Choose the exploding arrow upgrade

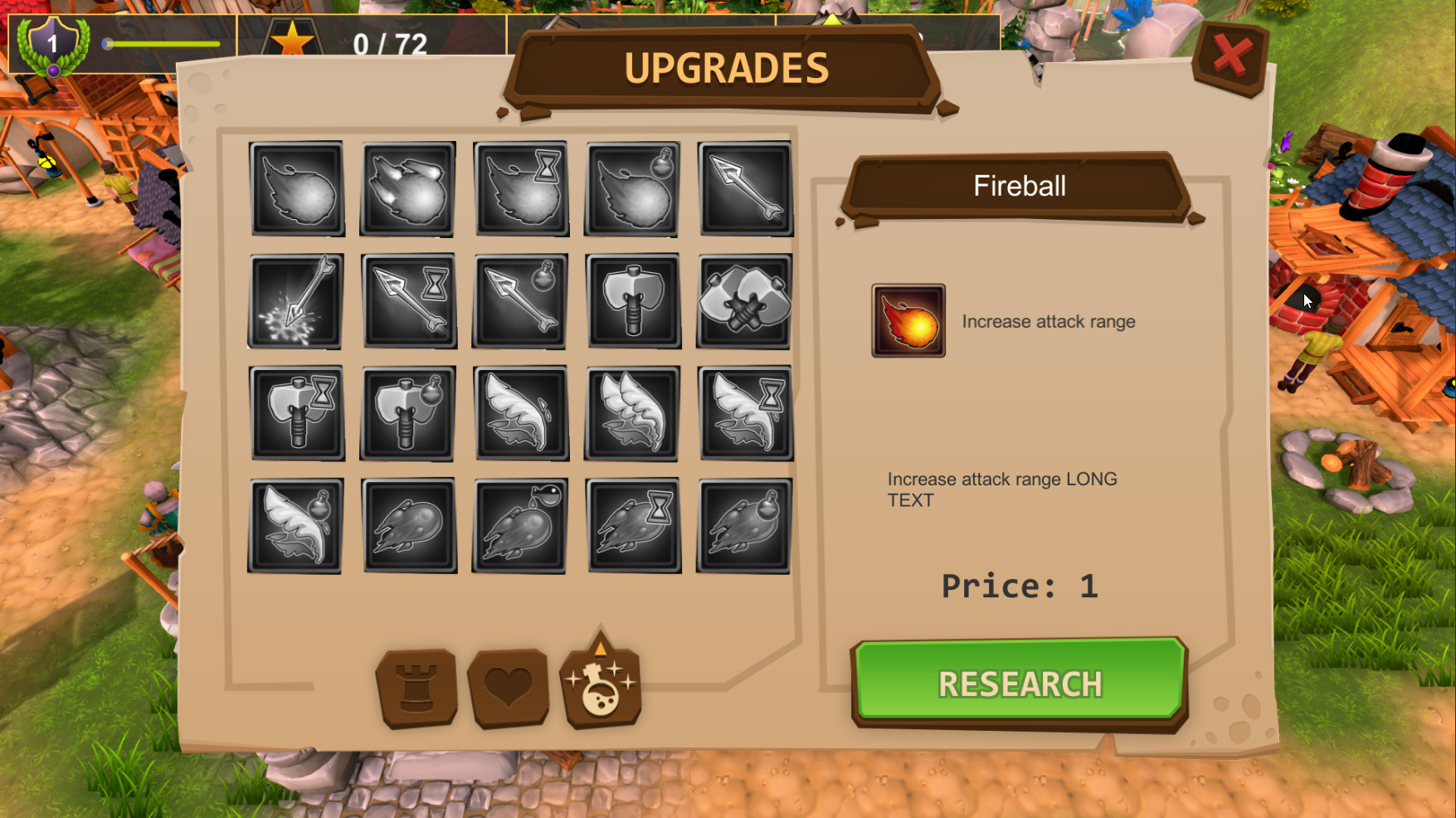pyautogui.click(x=297, y=300)
